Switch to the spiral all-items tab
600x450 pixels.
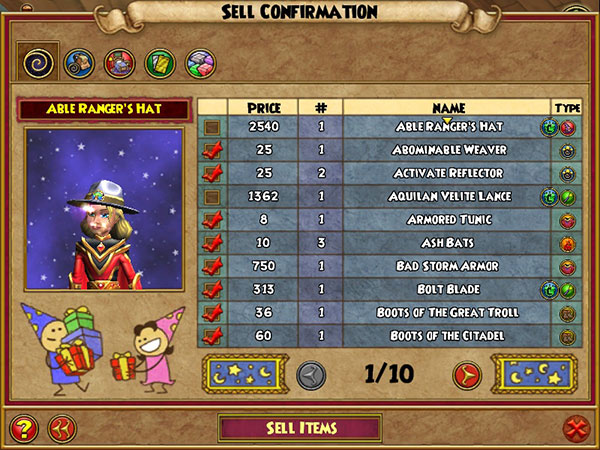(x=37, y=62)
